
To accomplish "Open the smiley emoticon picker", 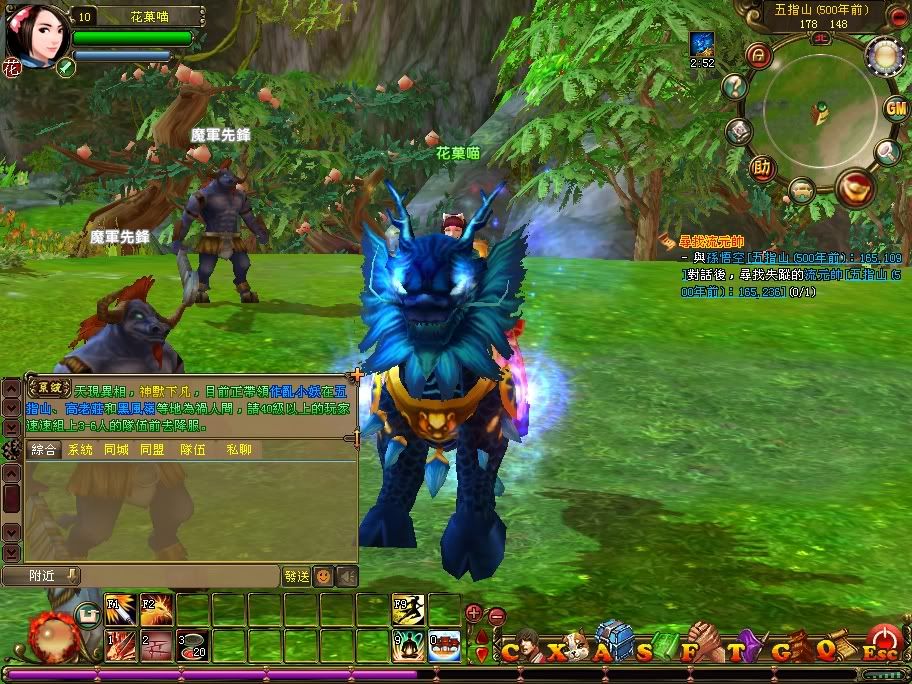I will coord(323,577).
